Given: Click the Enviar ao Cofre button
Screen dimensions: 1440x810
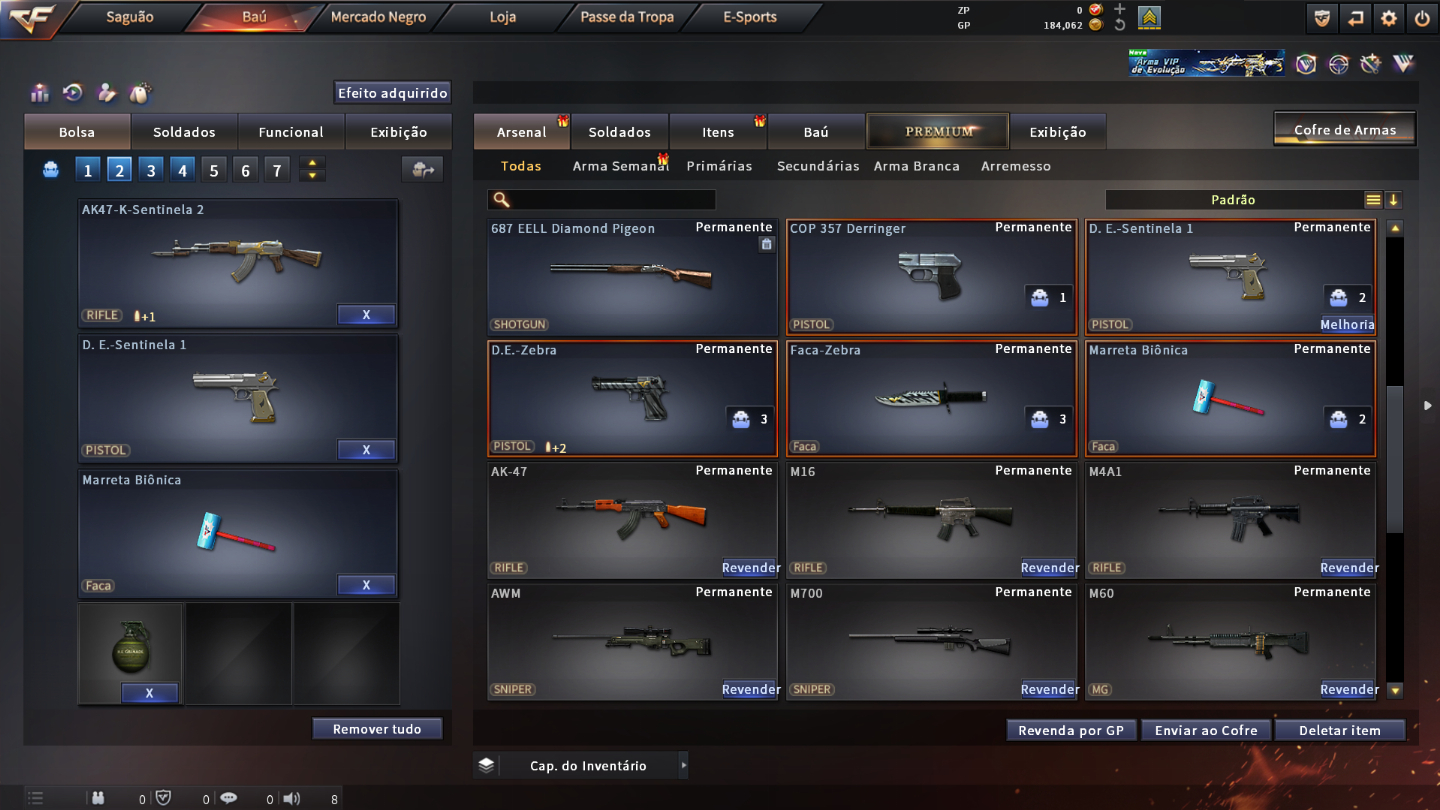Looking at the screenshot, I should tap(1206, 730).
